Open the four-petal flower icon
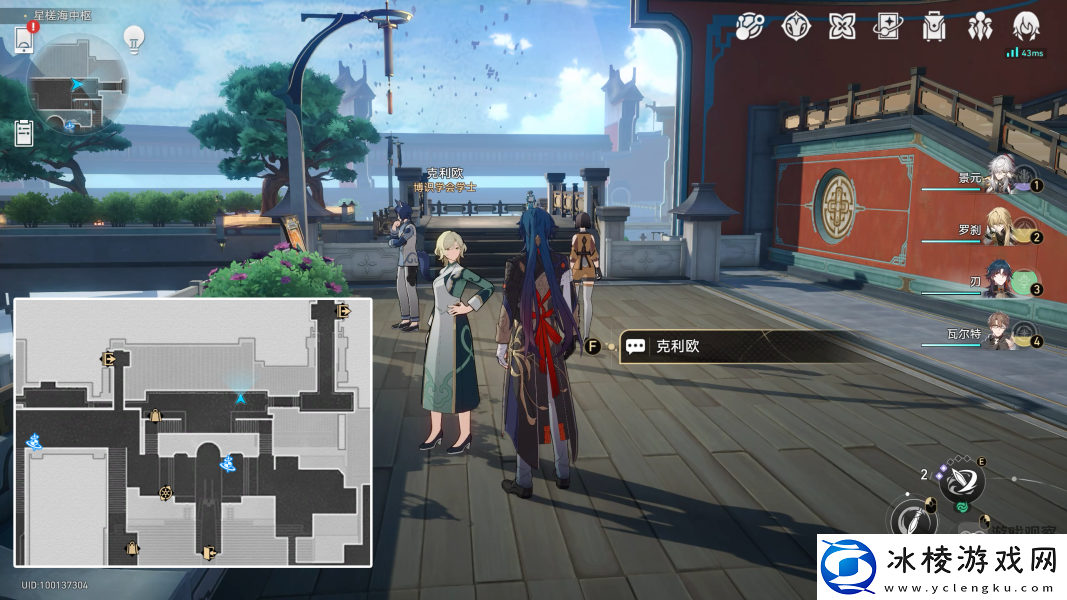This screenshot has width=1067, height=600. (842, 27)
